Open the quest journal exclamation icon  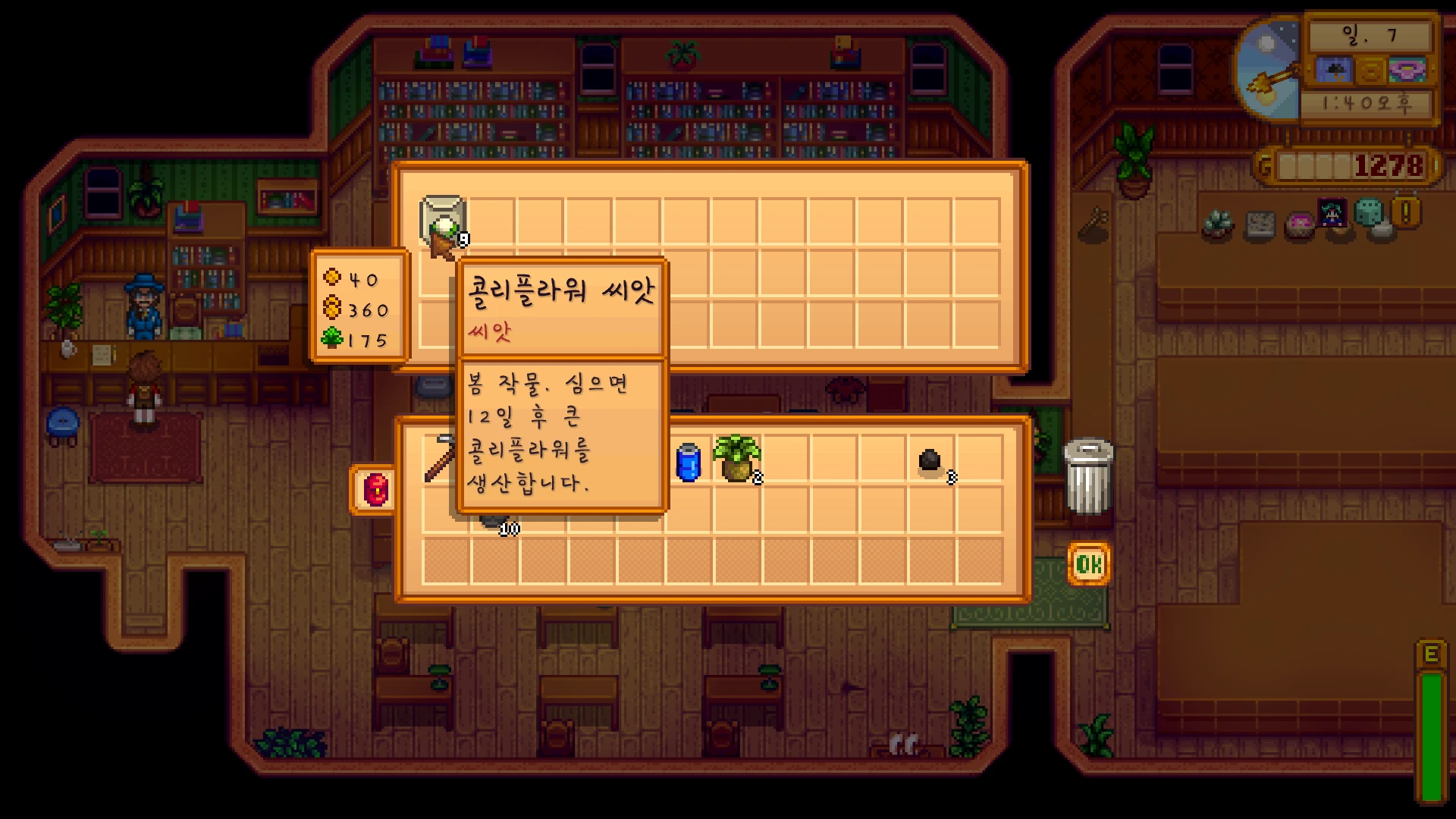click(x=1405, y=213)
